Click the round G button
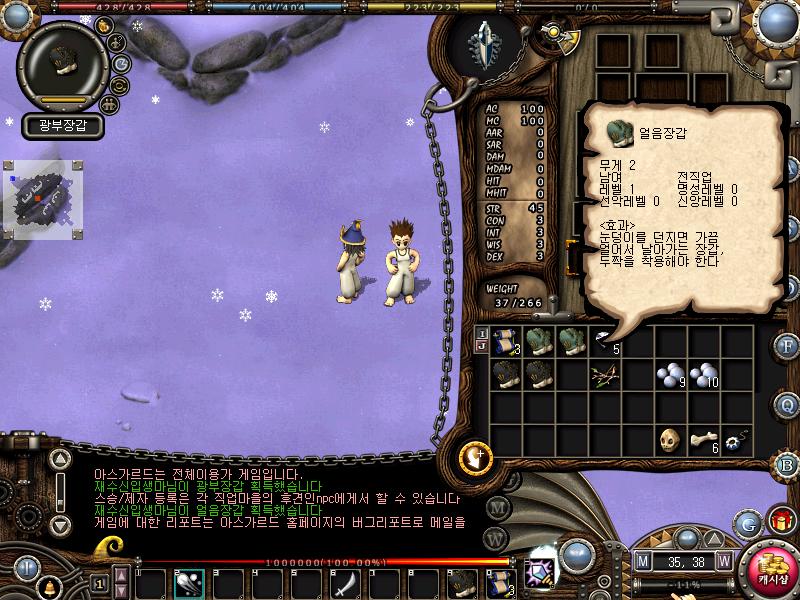800x600 pixels. [x=747, y=523]
